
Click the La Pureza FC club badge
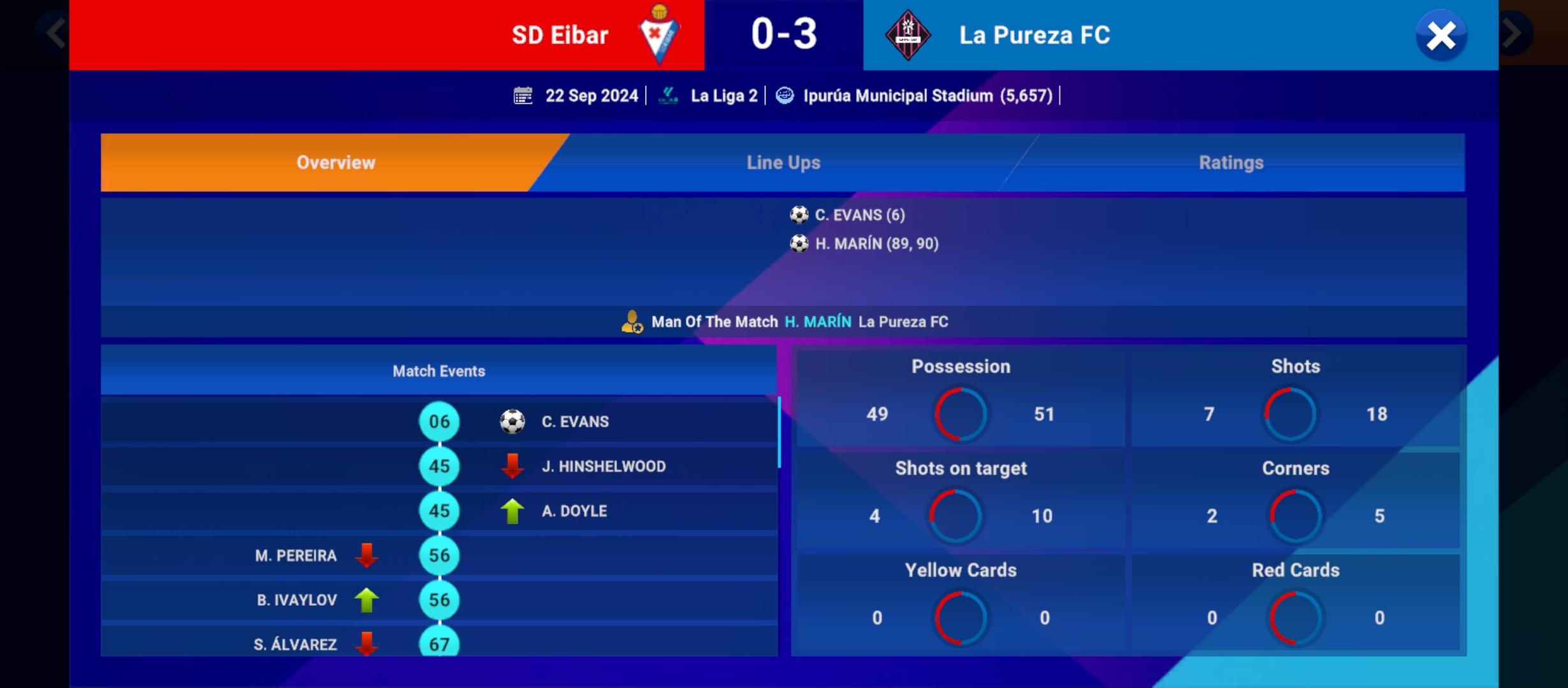[908, 35]
